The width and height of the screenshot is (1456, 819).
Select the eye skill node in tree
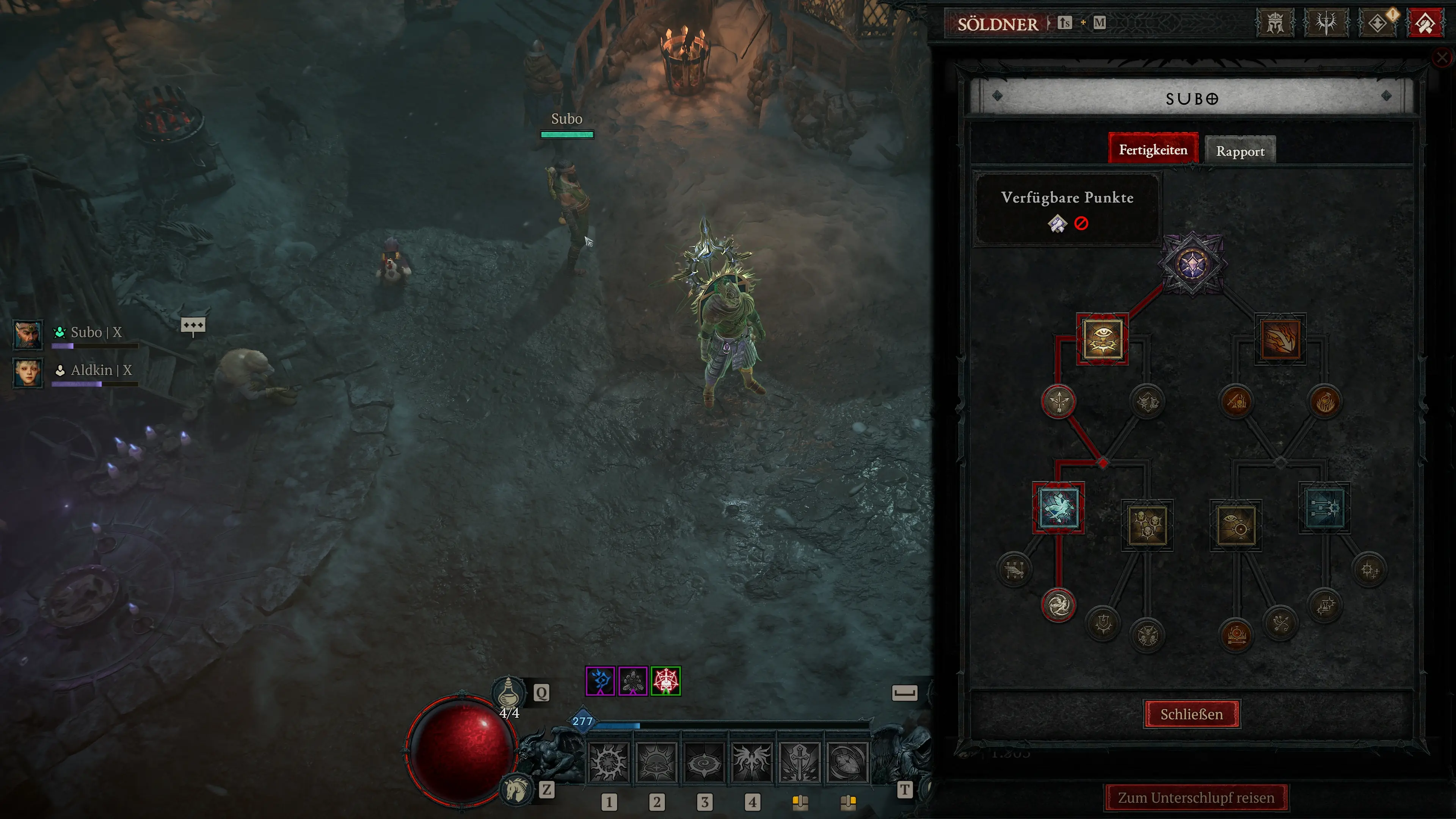pyautogui.click(x=1102, y=339)
